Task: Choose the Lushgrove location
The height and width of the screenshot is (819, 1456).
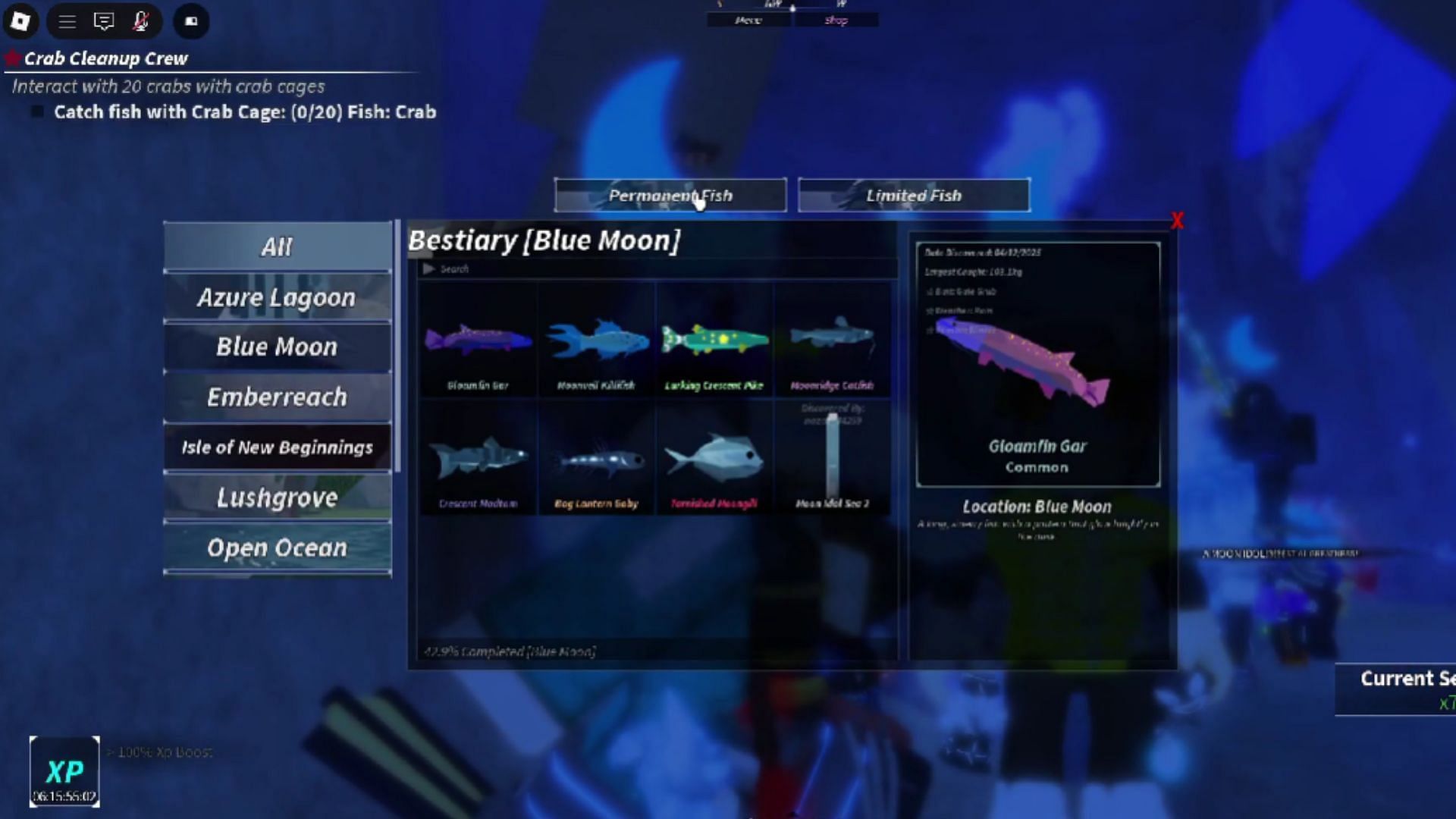Action: tap(277, 497)
